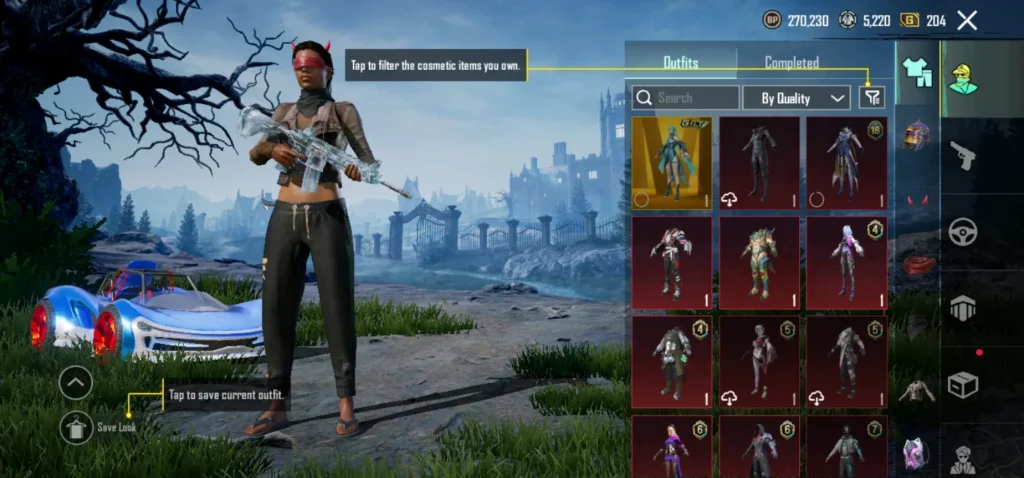This screenshot has width=1024, height=478.
Task: Open the pistol weapons category
Action: pos(962,154)
